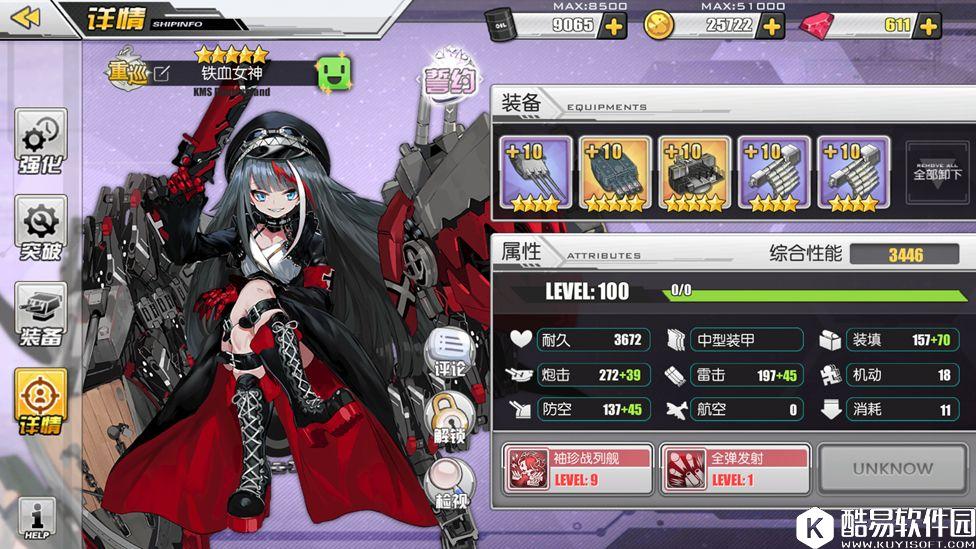Open the 强化 enhance tab
The width and height of the screenshot is (976, 549).
pos(41,144)
